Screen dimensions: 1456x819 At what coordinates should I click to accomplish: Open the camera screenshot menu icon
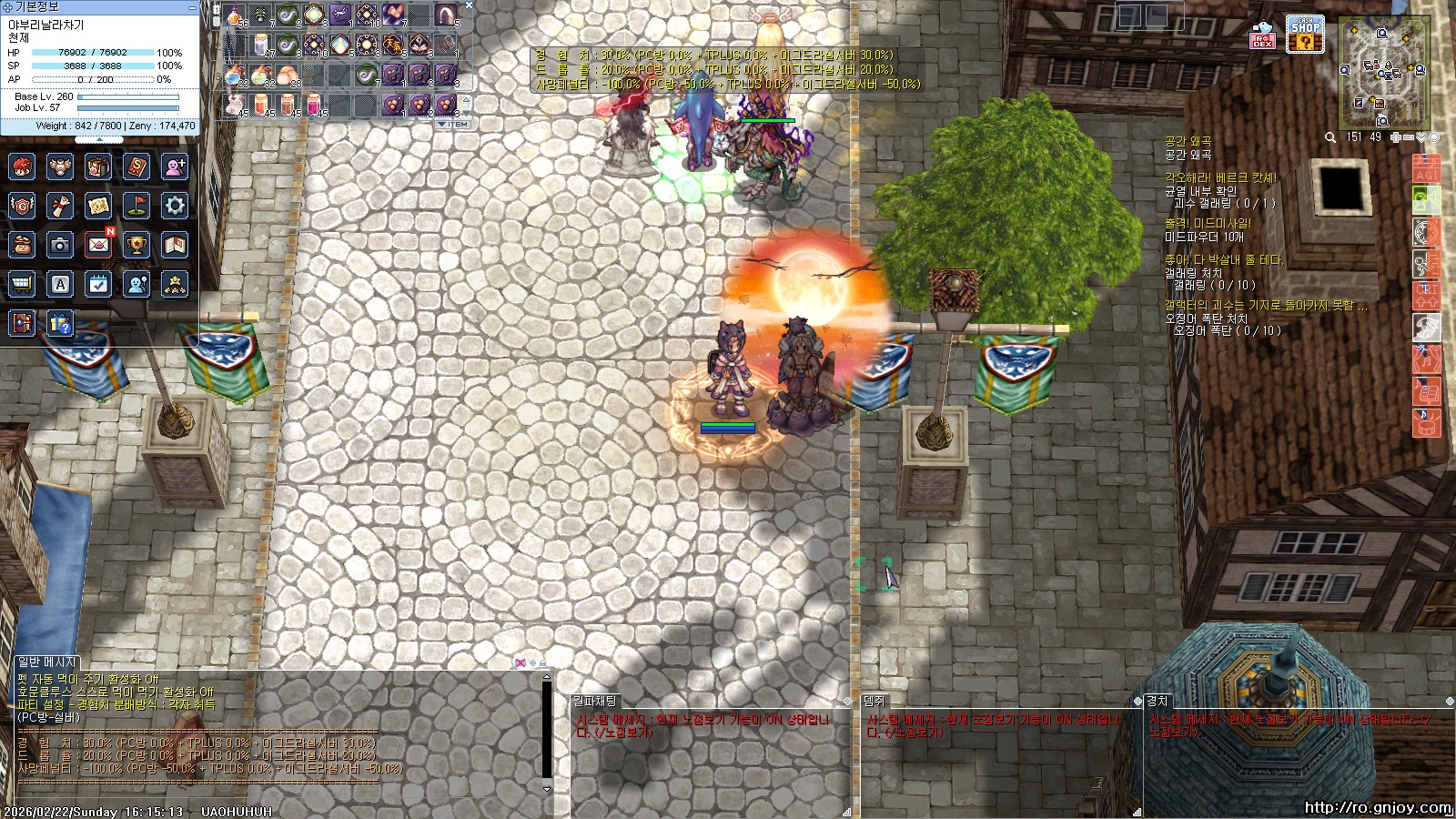coord(60,244)
